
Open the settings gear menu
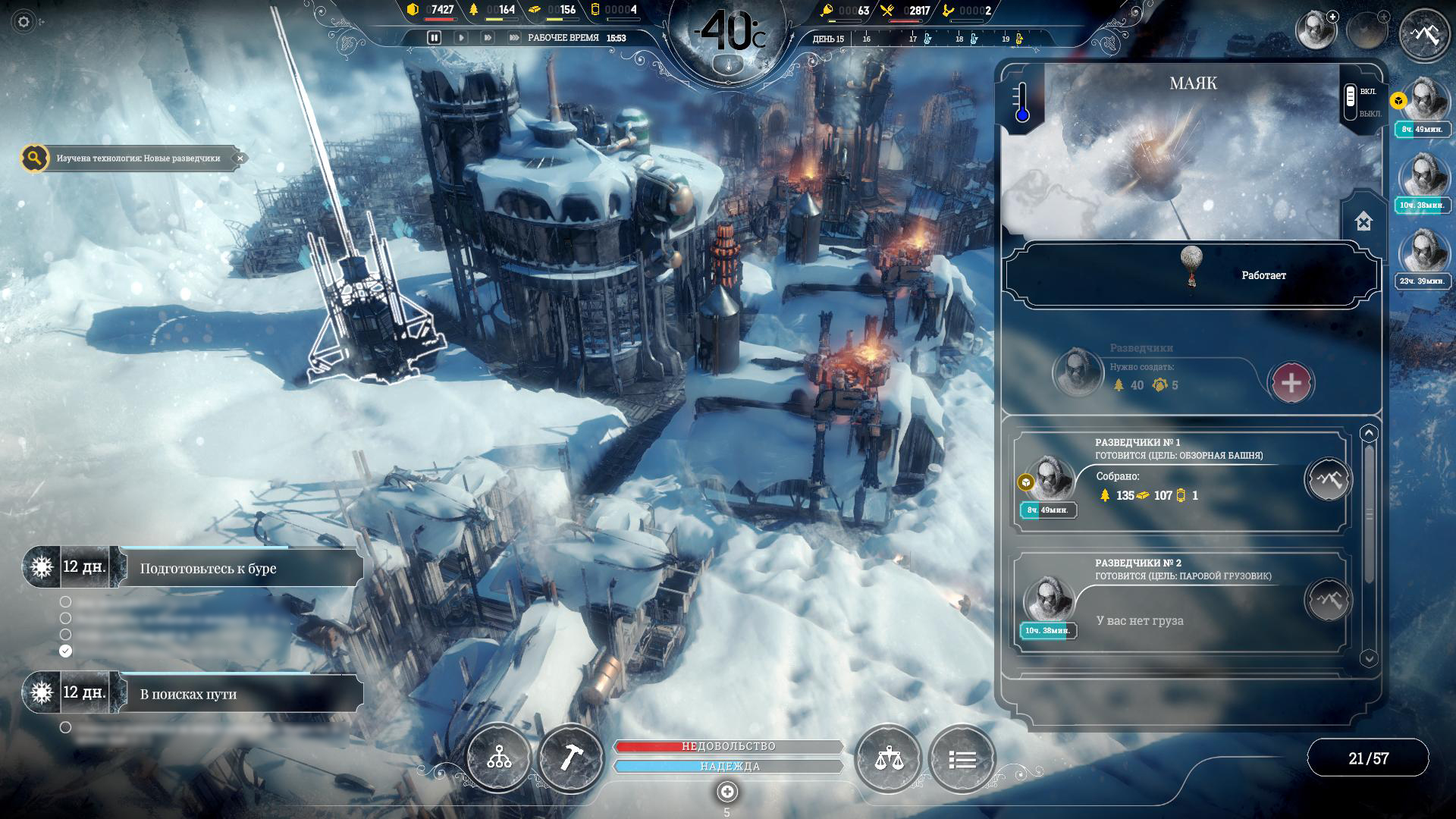point(24,22)
